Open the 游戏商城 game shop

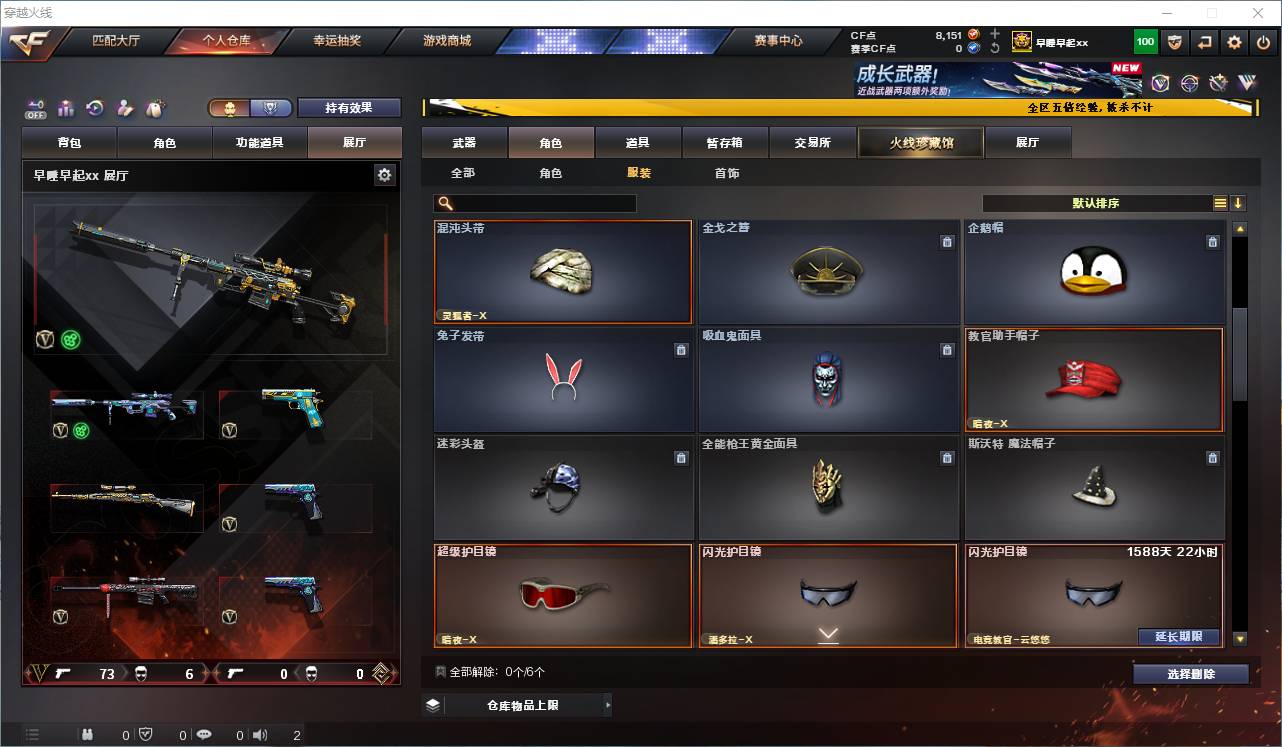(x=447, y=41)
